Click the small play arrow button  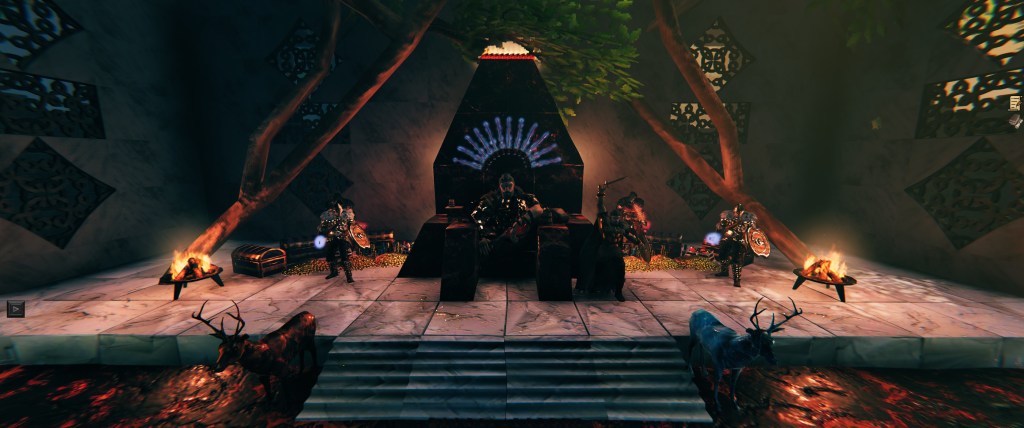pos(14,308)
